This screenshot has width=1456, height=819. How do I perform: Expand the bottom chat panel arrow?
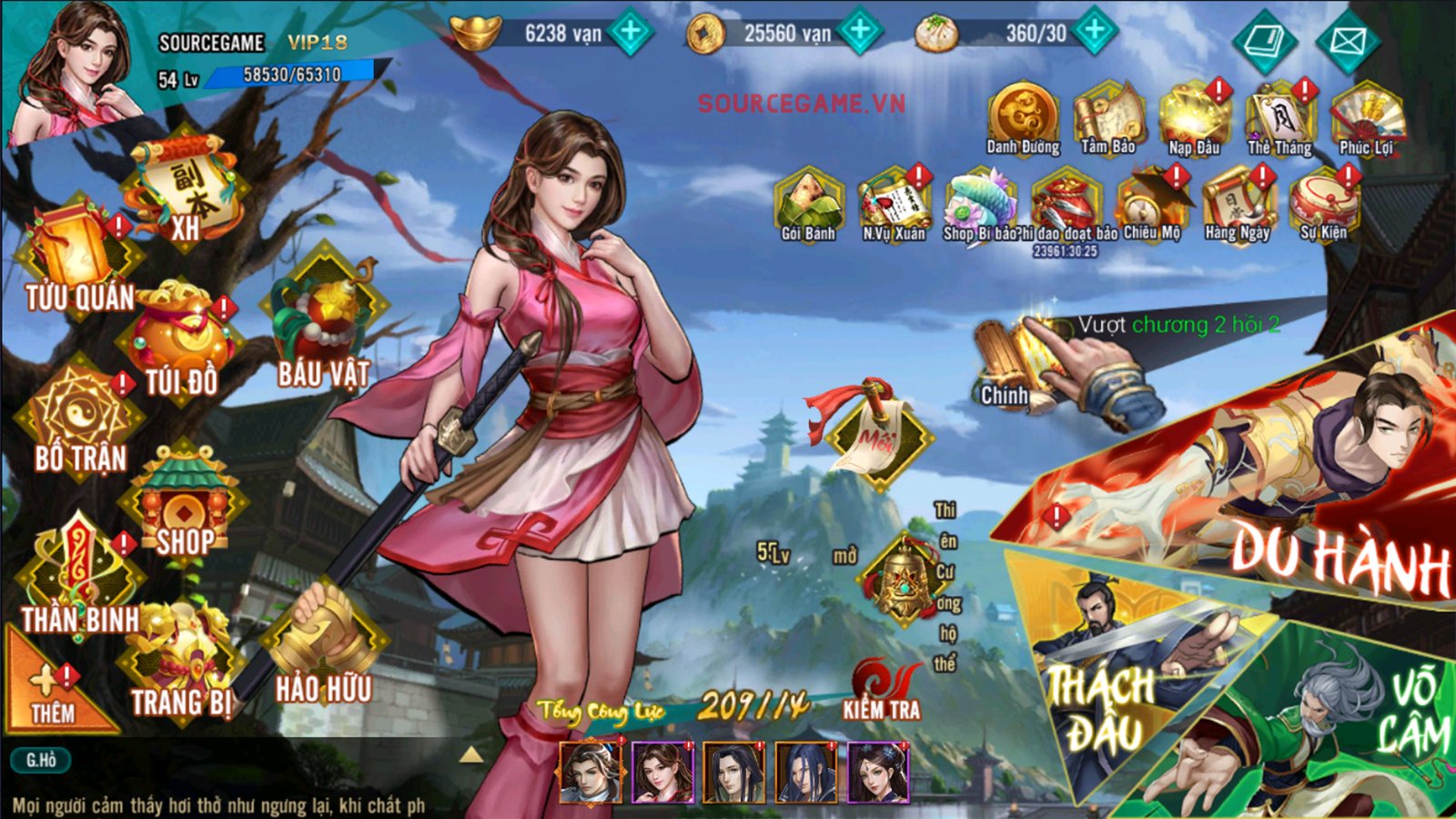(472, 753)
